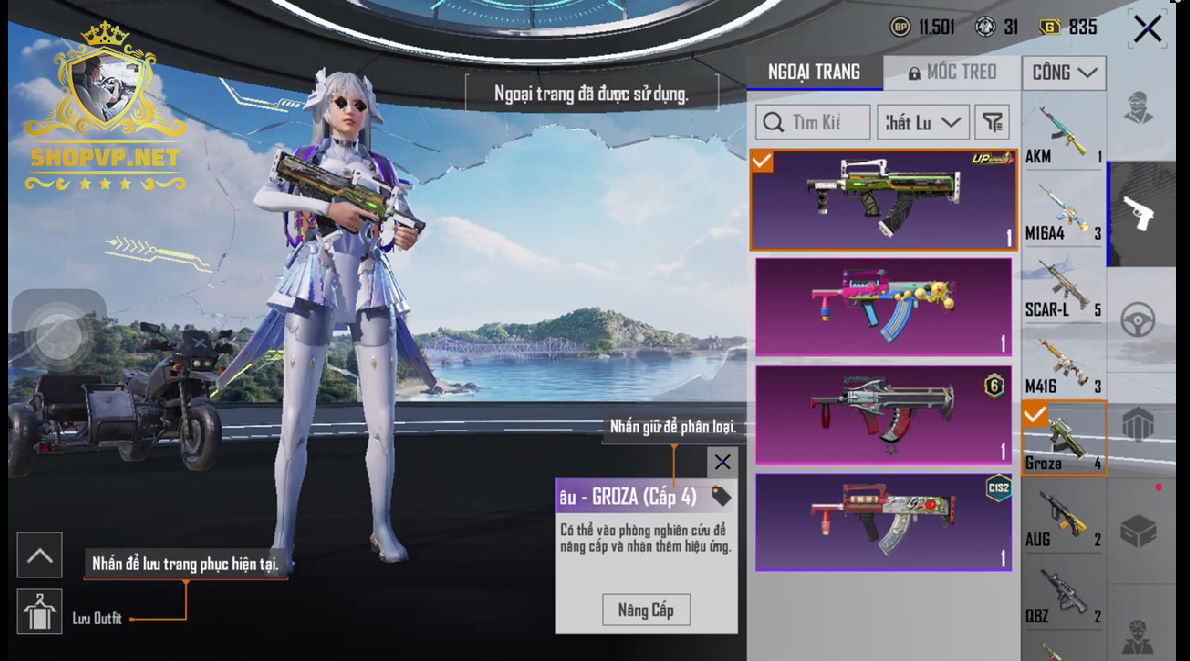Open the quality sort dropdown

click(x=923, y=122)
